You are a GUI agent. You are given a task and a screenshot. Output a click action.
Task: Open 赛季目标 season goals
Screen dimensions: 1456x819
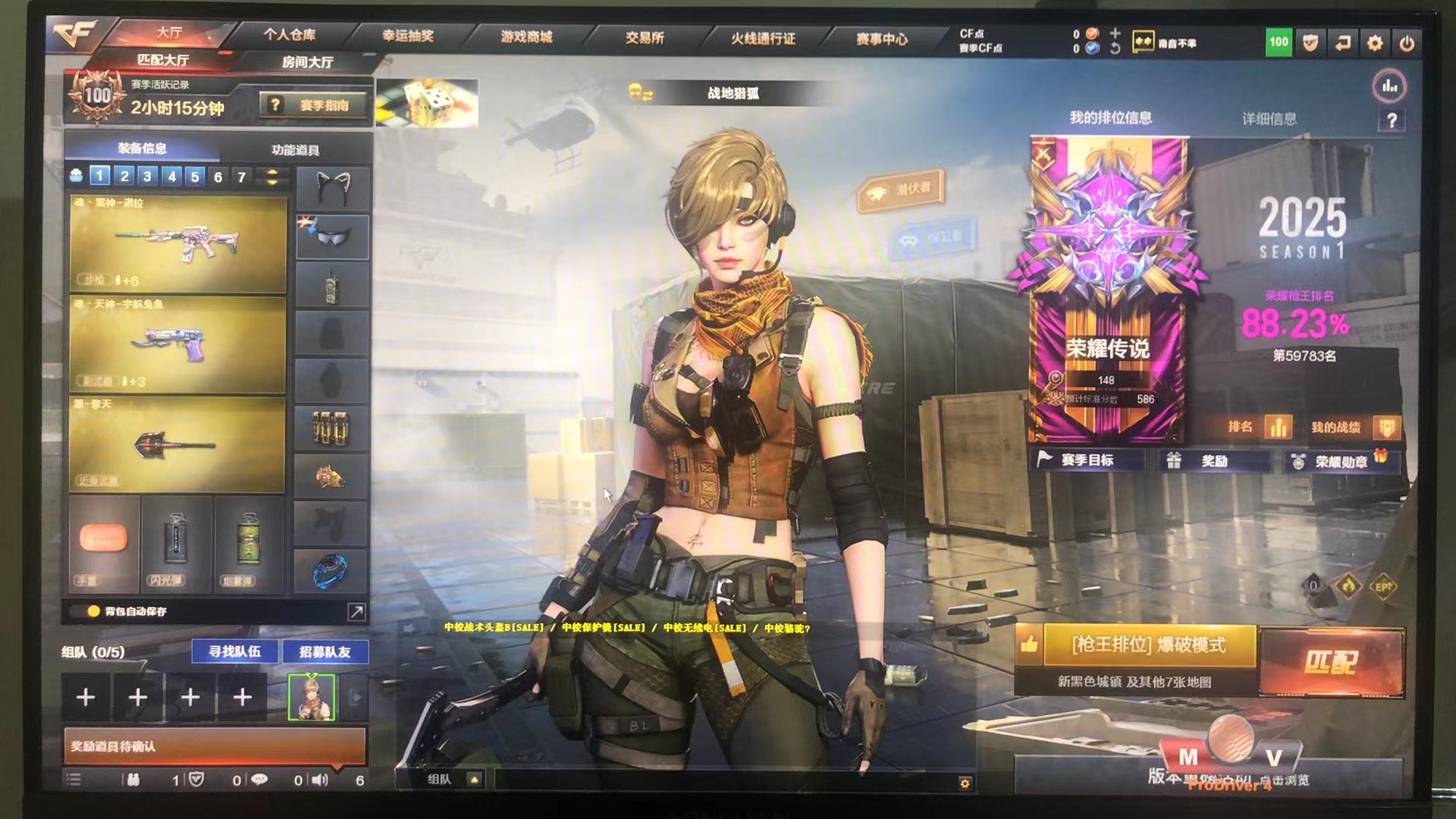click(1086, 460)
